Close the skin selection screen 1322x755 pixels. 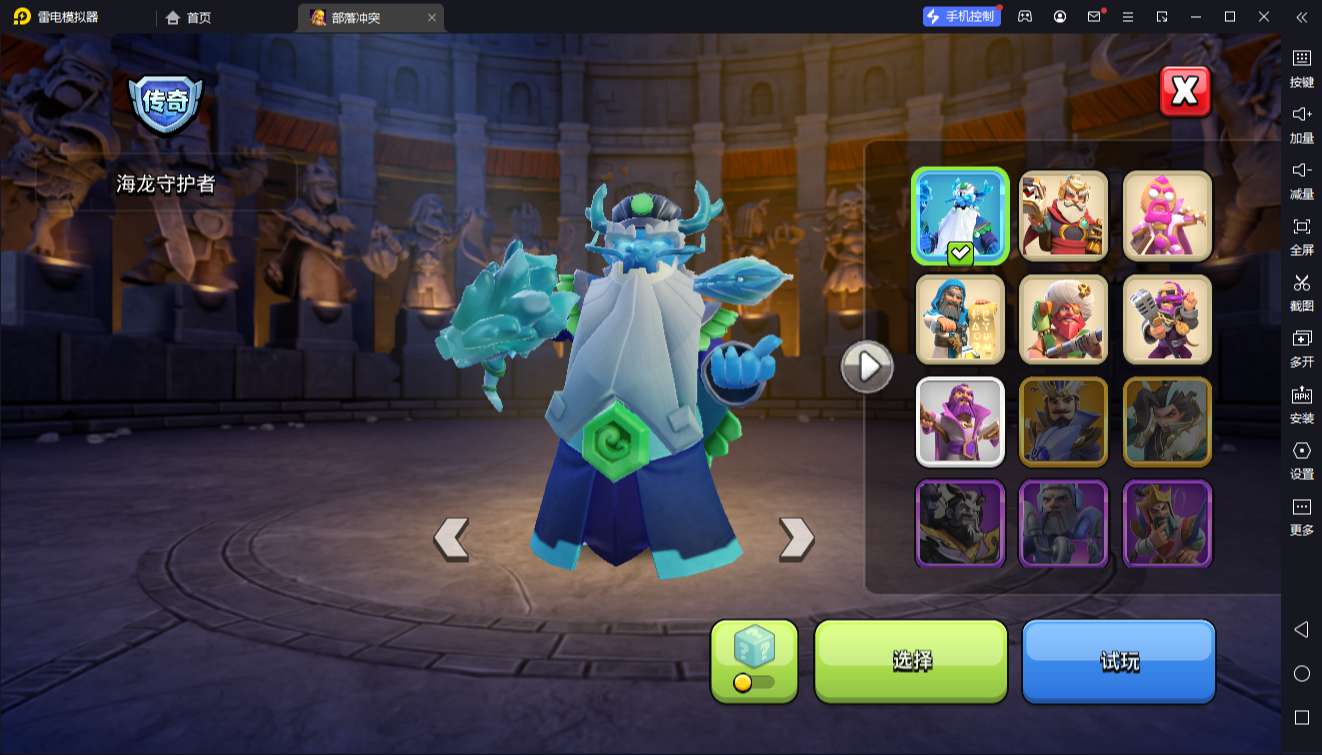pos(1185,92)
